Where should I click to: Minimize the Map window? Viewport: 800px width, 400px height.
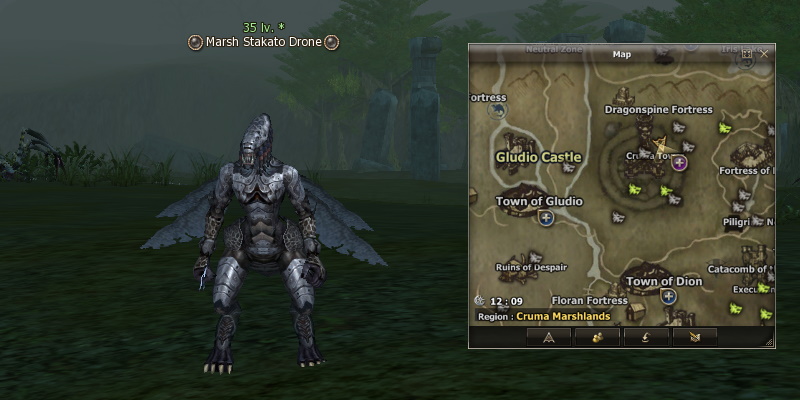click(747, 53)
